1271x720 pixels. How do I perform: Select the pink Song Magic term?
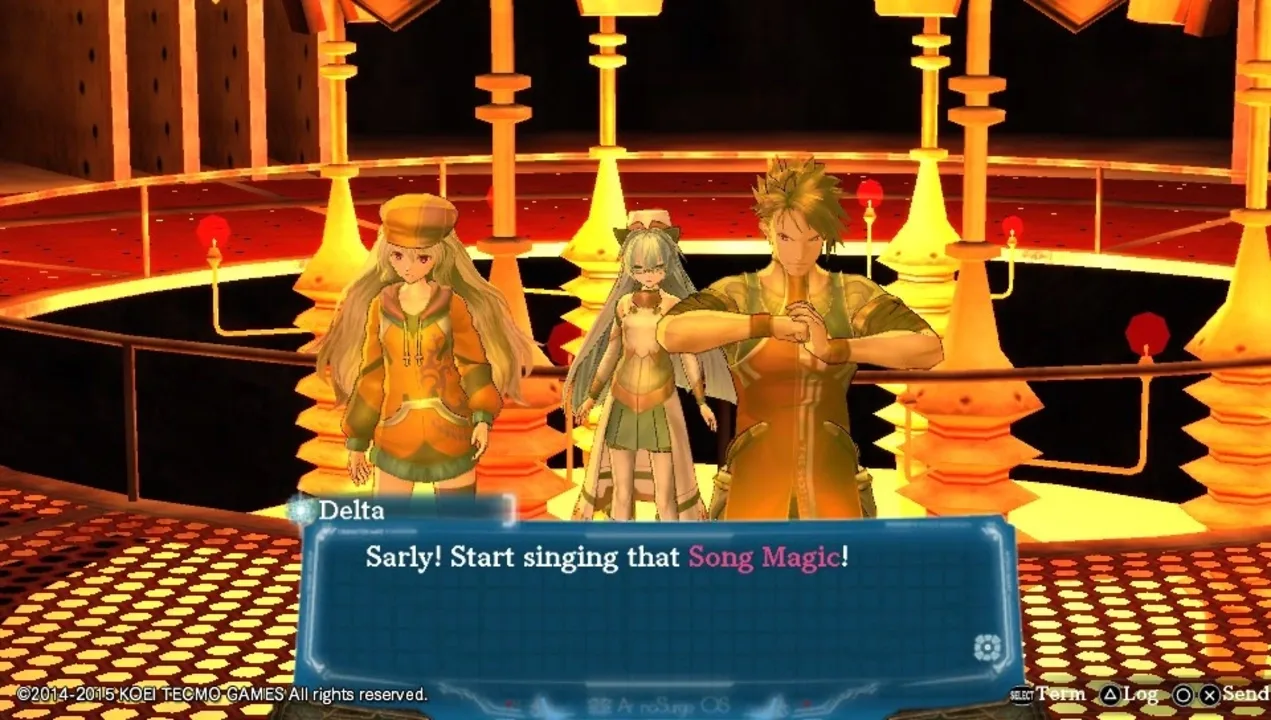[763, 558]
